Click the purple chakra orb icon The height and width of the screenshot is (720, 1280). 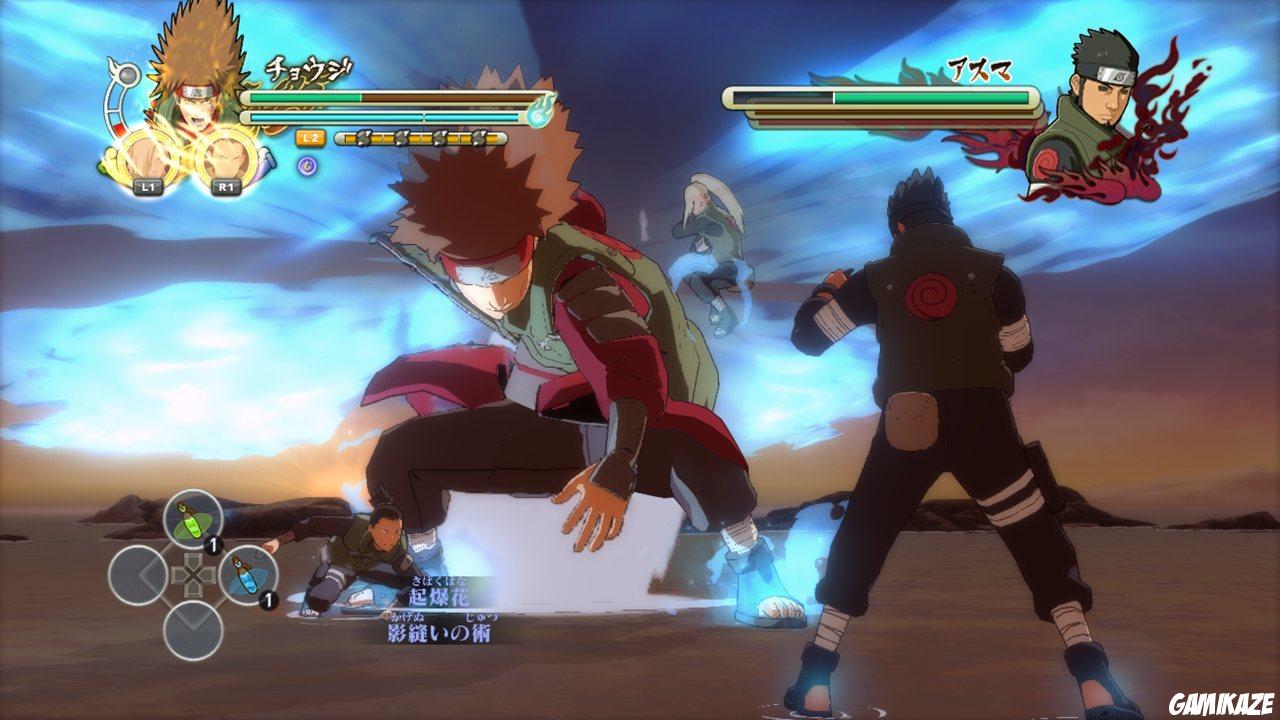[x=307, y=165]
